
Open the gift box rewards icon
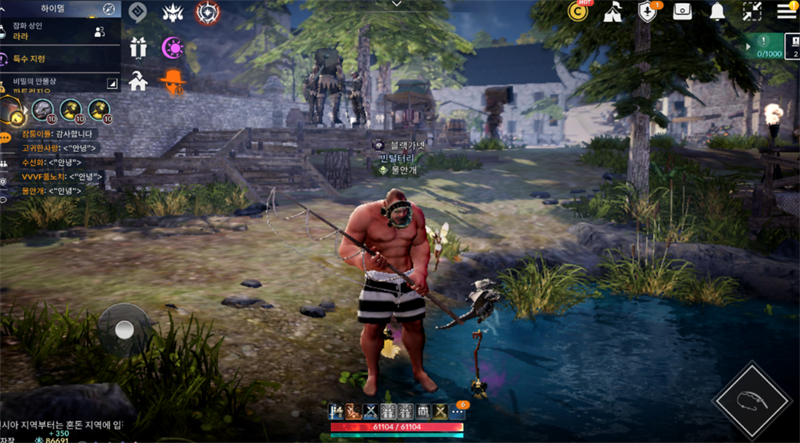[x=138, y=46]
